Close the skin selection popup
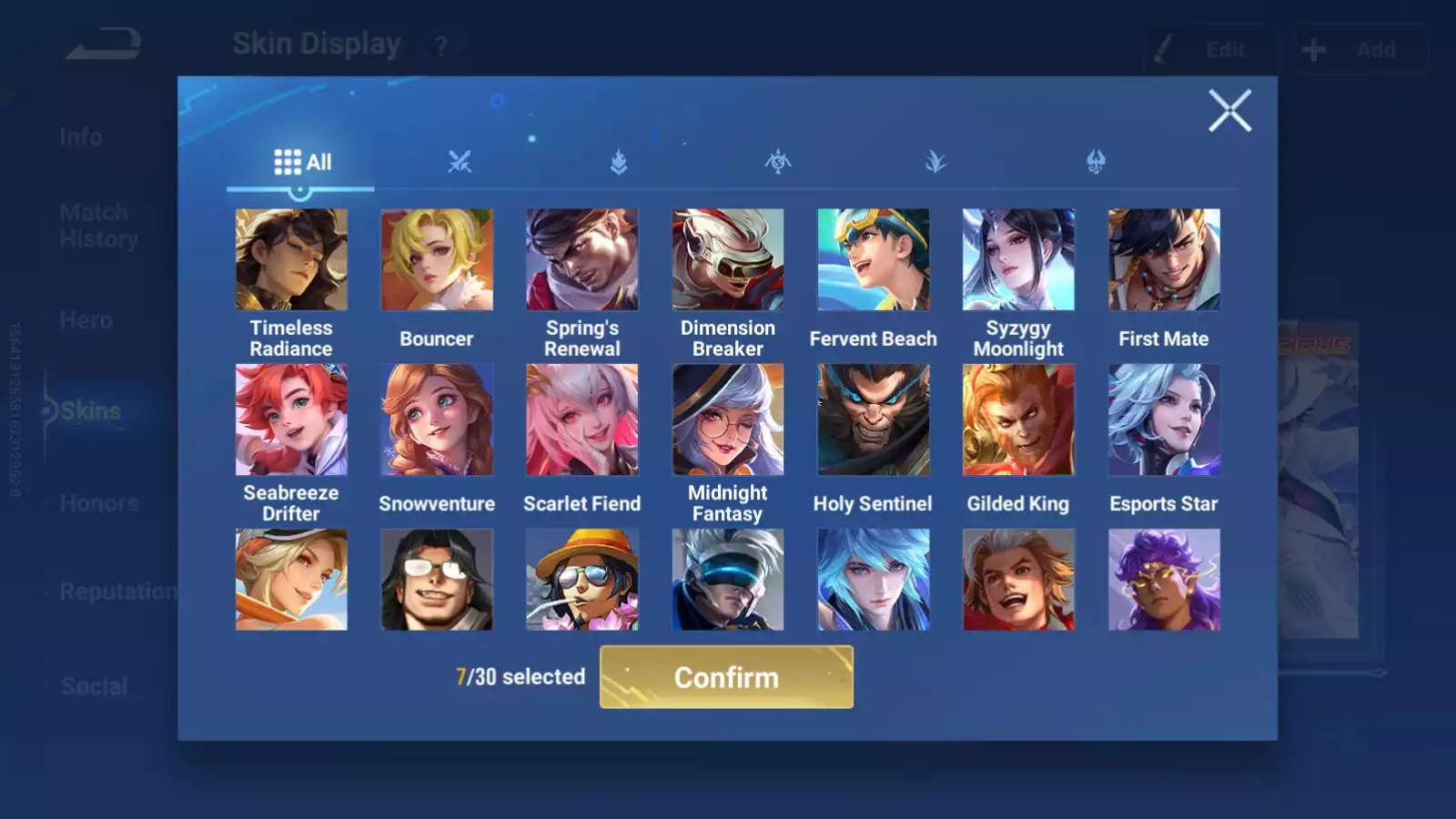 click(x=1229, y=111)
